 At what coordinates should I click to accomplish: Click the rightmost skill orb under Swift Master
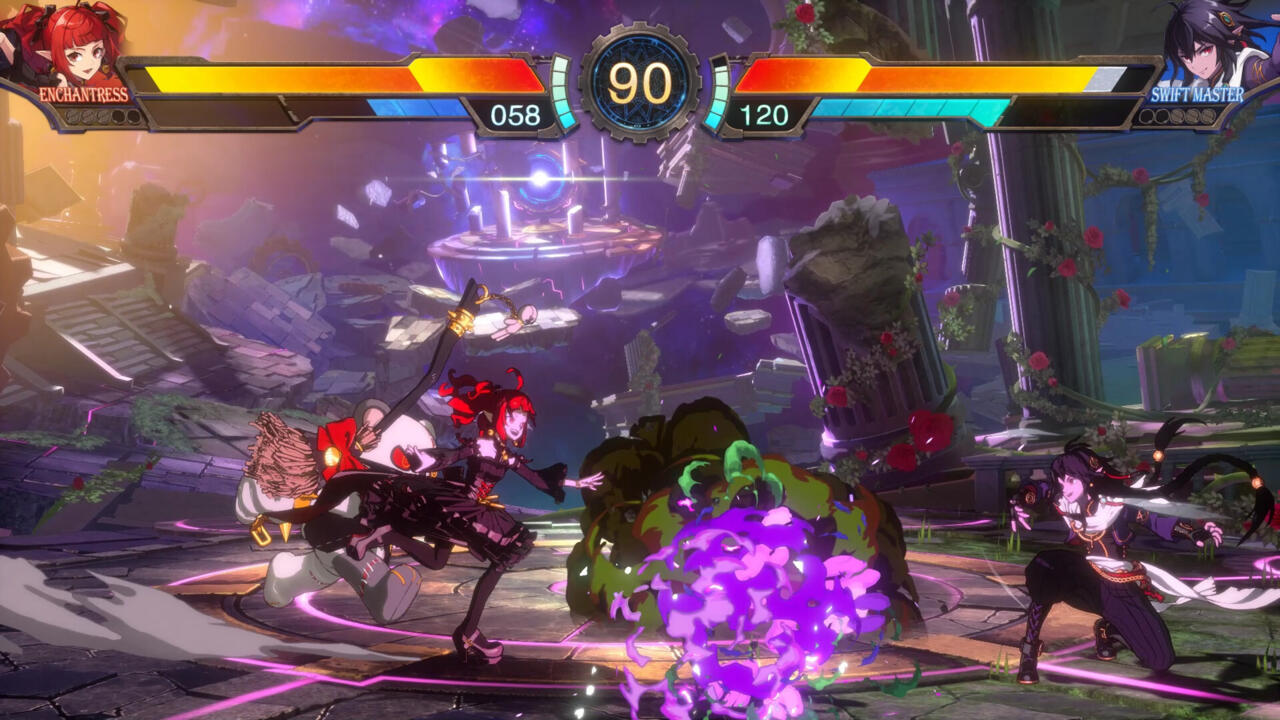pyautogui.click(x=1208, y=116)
